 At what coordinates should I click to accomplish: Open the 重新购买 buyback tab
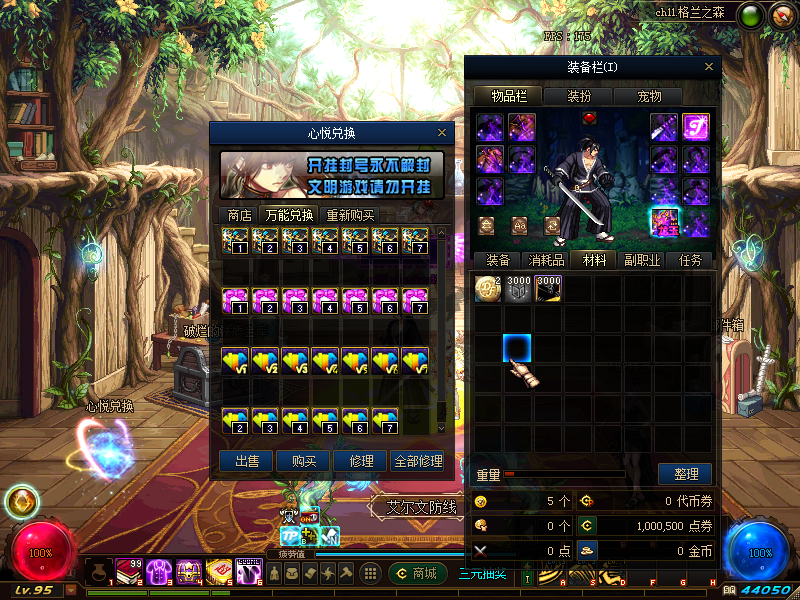350,215
